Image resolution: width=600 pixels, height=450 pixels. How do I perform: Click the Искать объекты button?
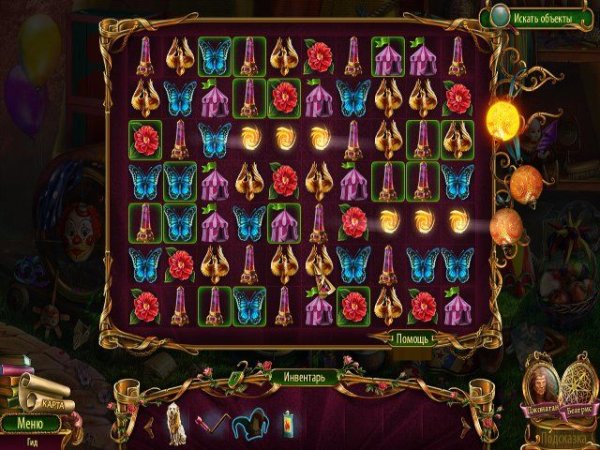(542, 17)
